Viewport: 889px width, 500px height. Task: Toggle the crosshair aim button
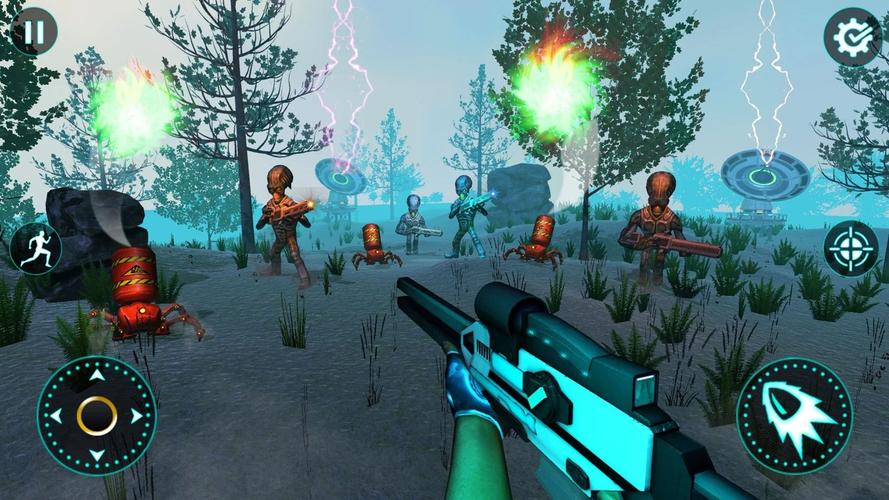(851, 248)
